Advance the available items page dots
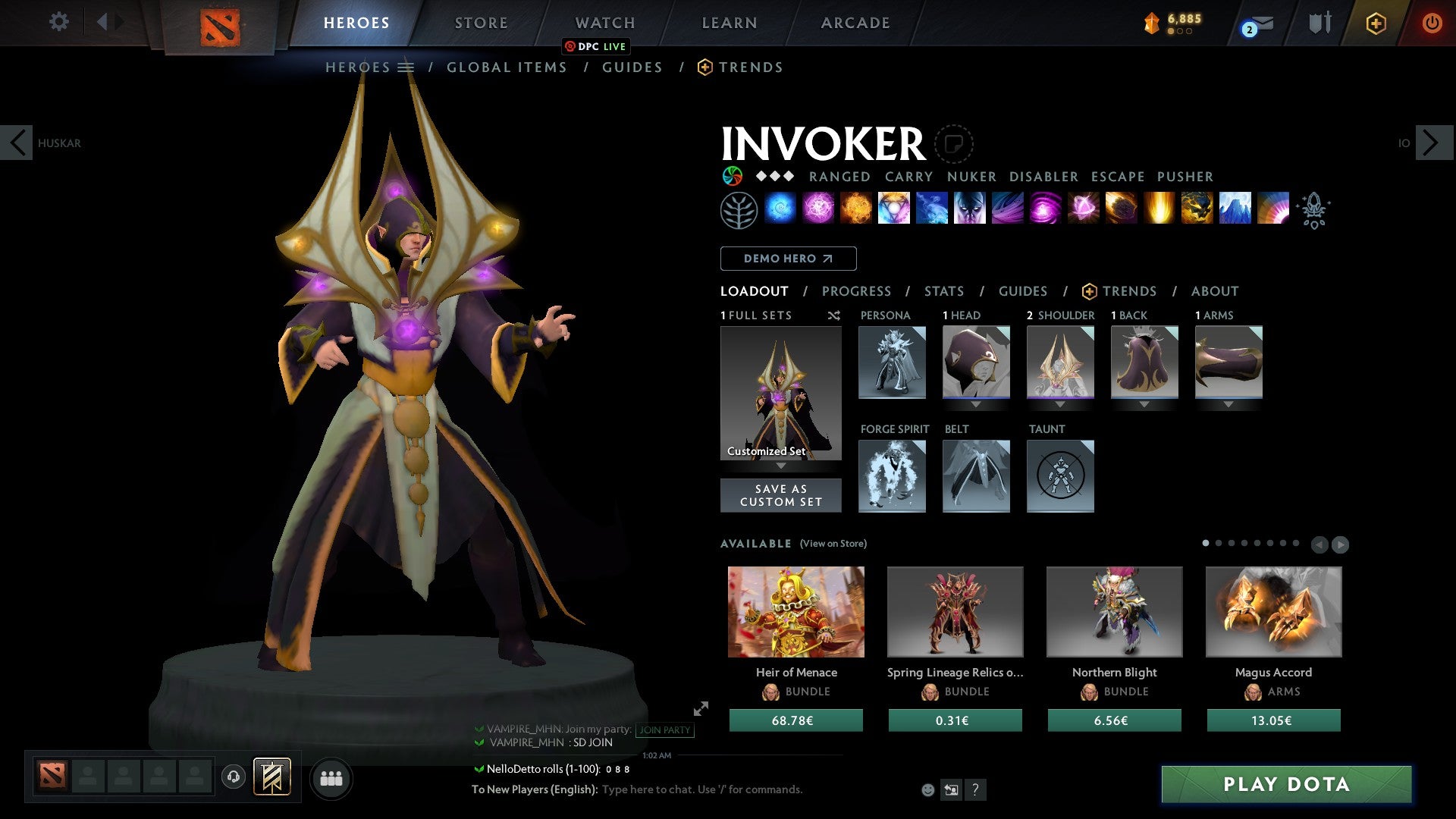This screenshot has height=819, width=1456. [x=1339, y=543]
